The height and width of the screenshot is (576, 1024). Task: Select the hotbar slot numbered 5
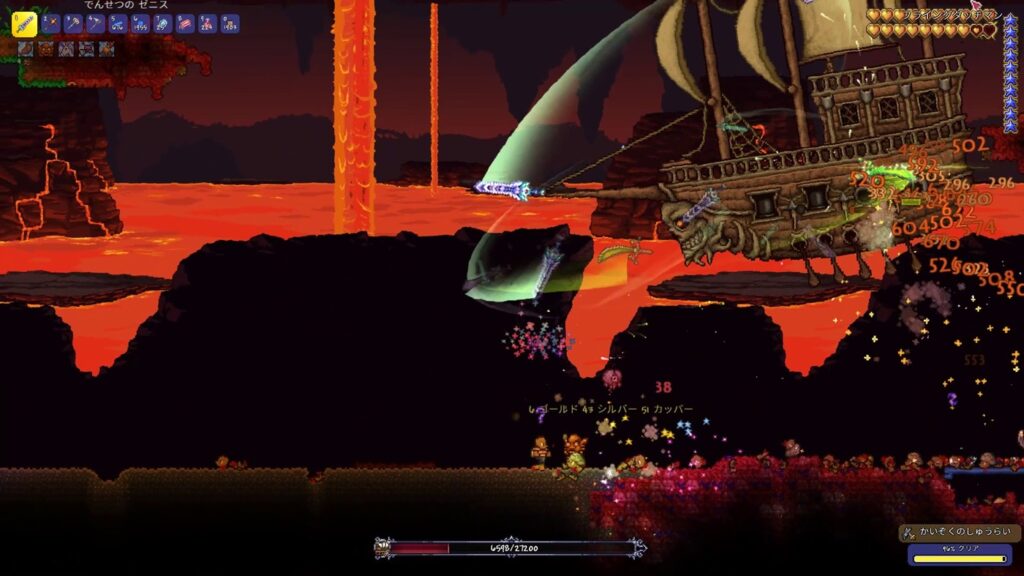click(118, 23)
